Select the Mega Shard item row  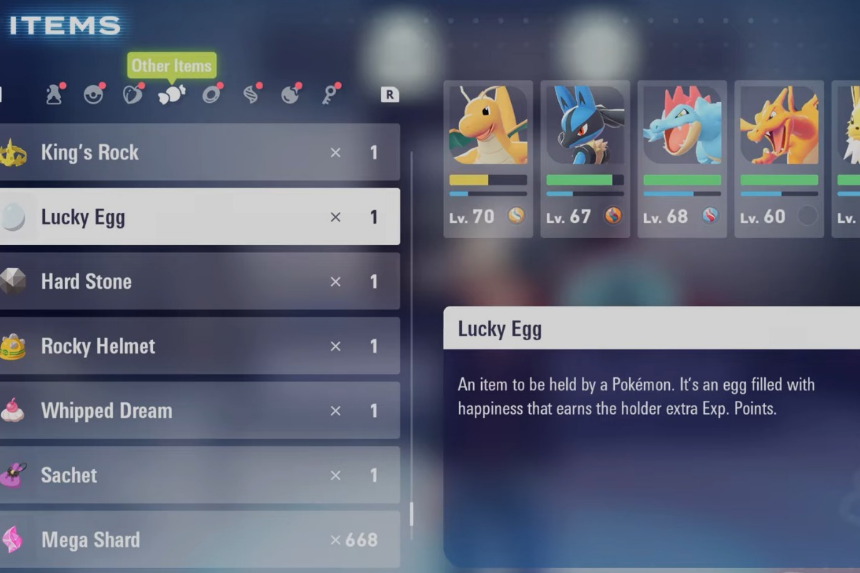(x=200, y=540)
